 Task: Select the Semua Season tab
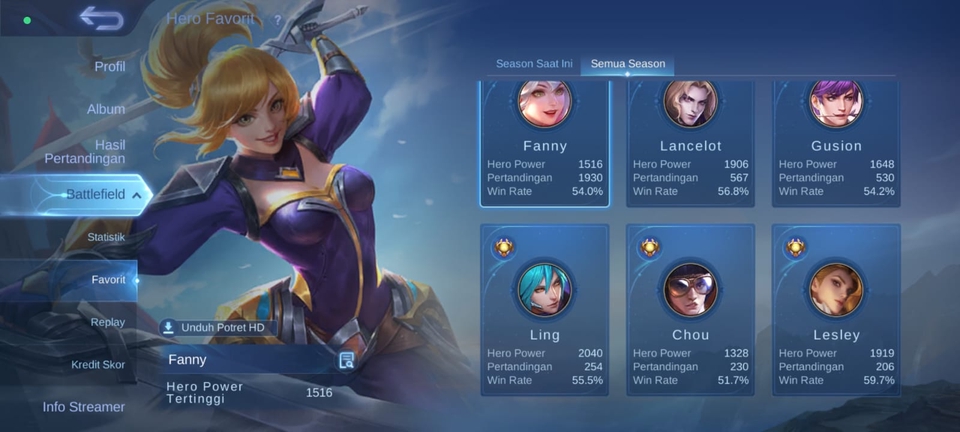point(628,64)
